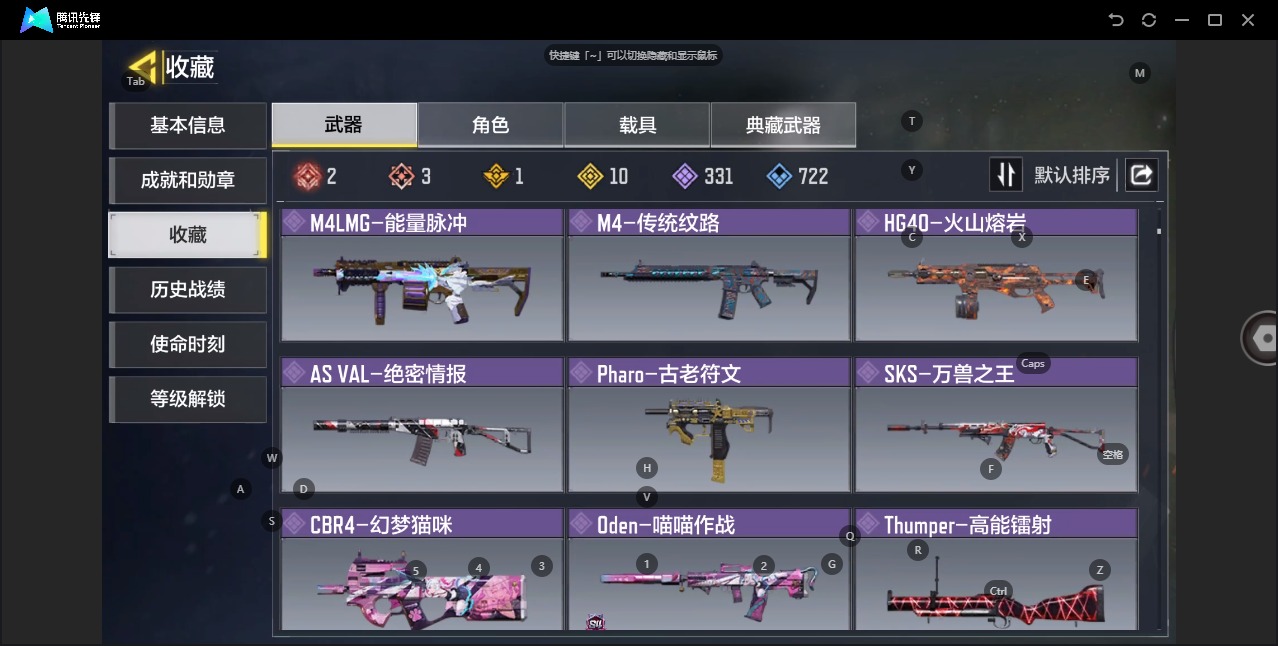
Task: Open the 典藏武器 tab
Action: (x=783, y=125)
